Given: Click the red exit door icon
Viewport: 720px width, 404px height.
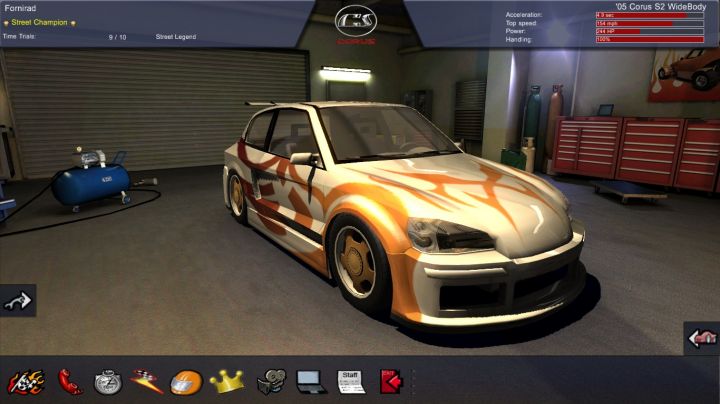Looking at the screenshot, I should pyautogui.click(x=390, y=381).
